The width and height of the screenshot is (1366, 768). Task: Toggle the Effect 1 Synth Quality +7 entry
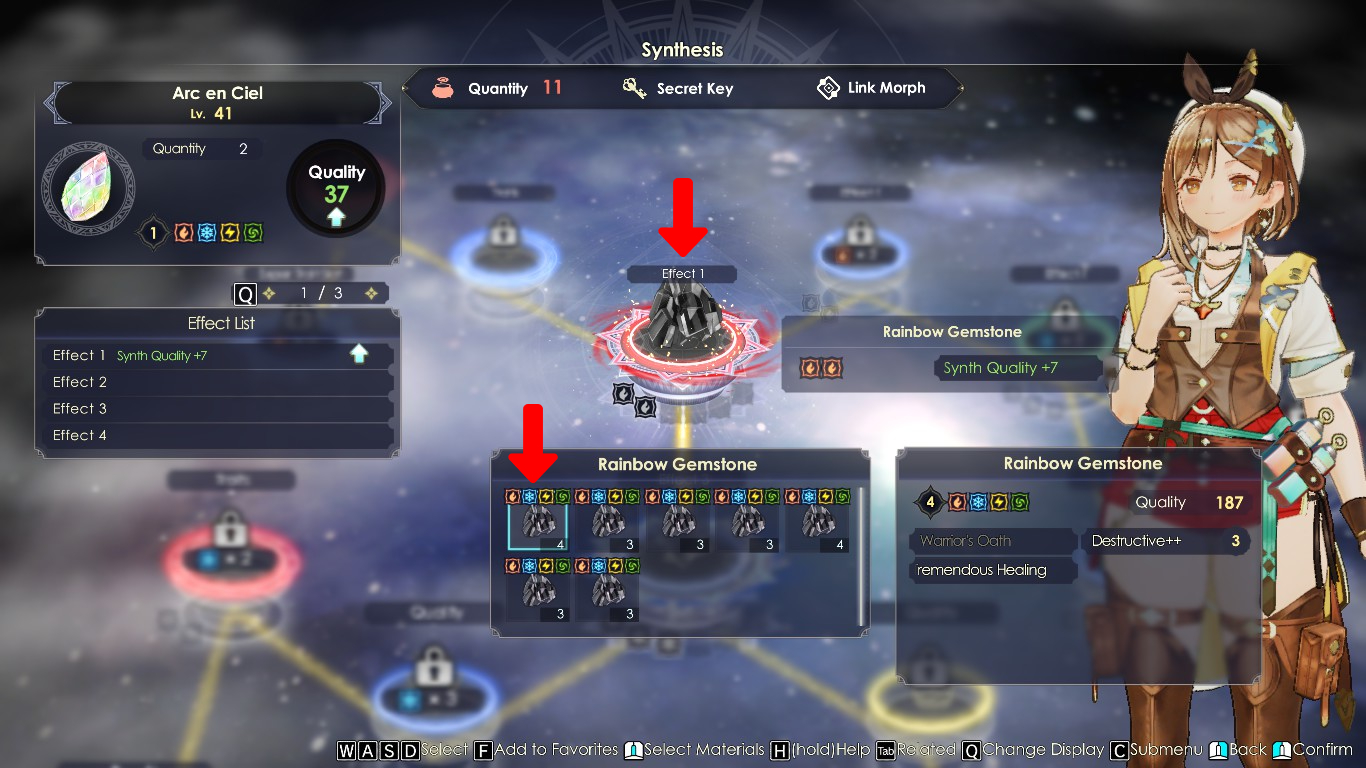(215, 355)
